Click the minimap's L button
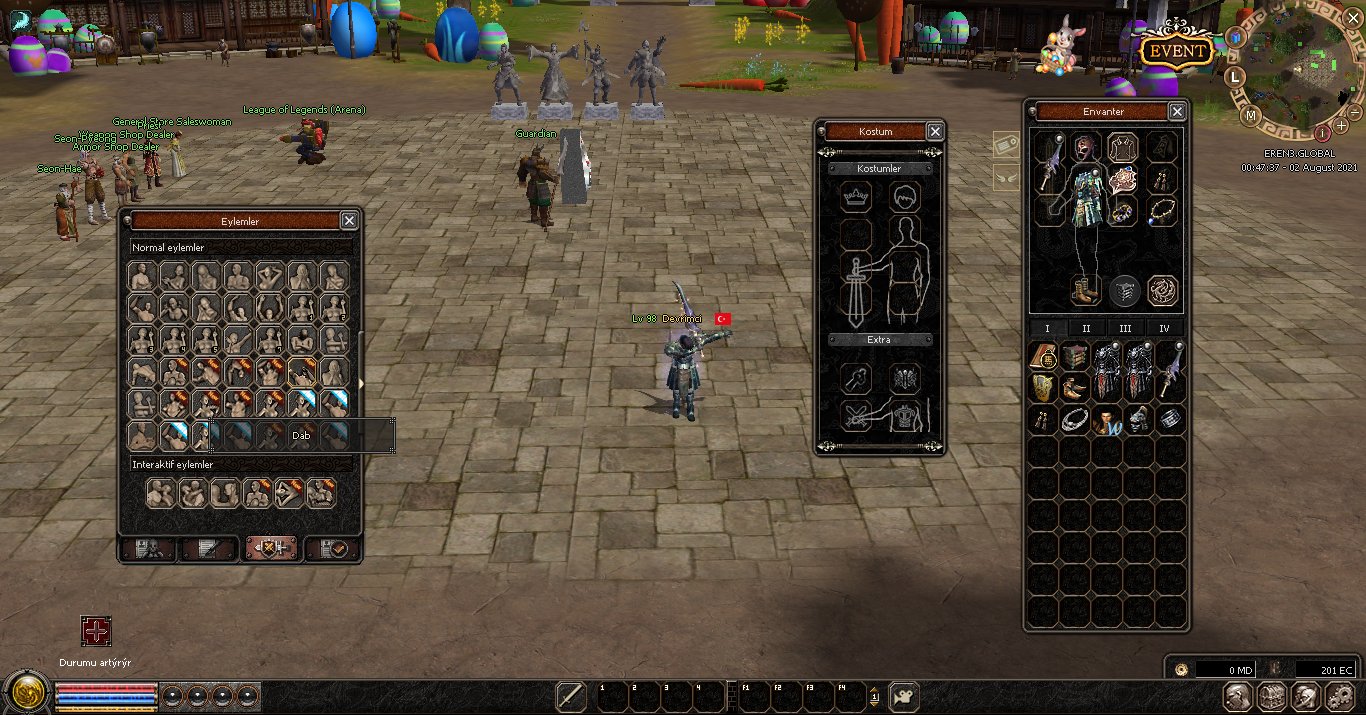This screenshot has width=1366, height=715. pyautogui.click(x=1235, y=76)
